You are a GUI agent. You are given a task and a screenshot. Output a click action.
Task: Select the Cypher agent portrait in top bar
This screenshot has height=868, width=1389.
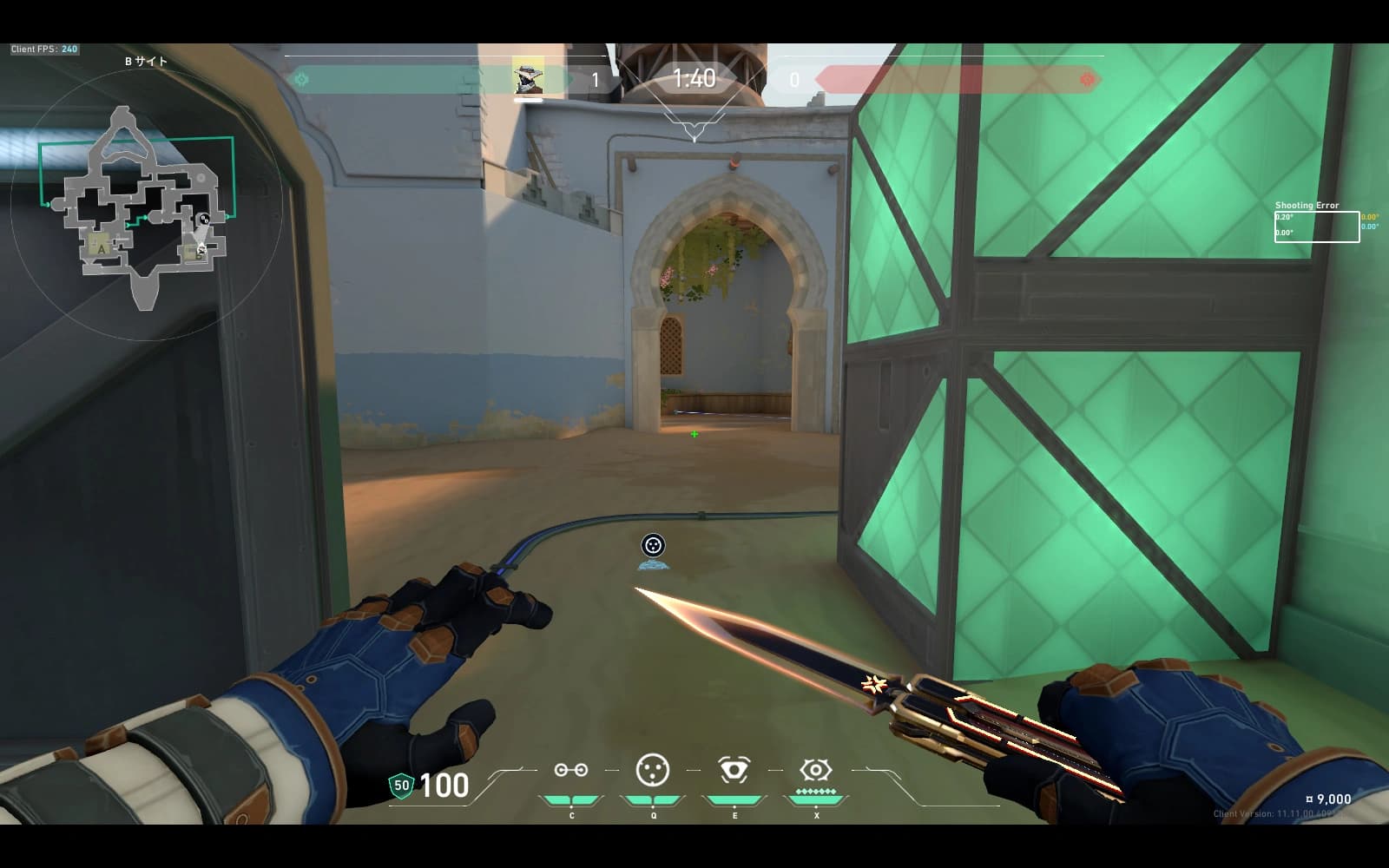528,78
